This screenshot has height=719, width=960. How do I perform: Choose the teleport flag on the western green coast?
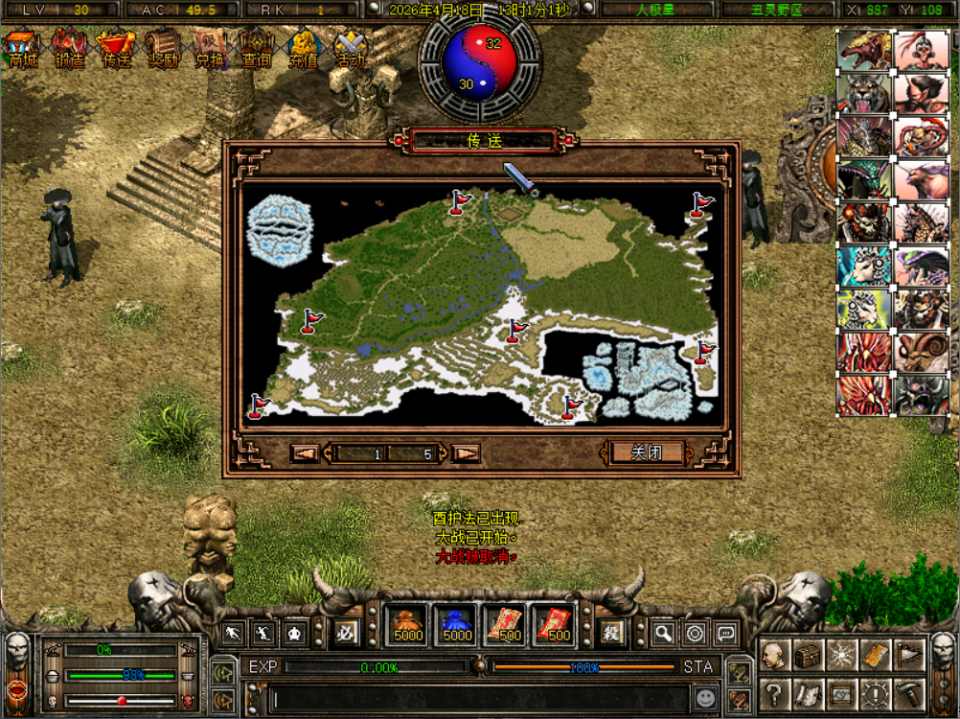coord(311,320)
